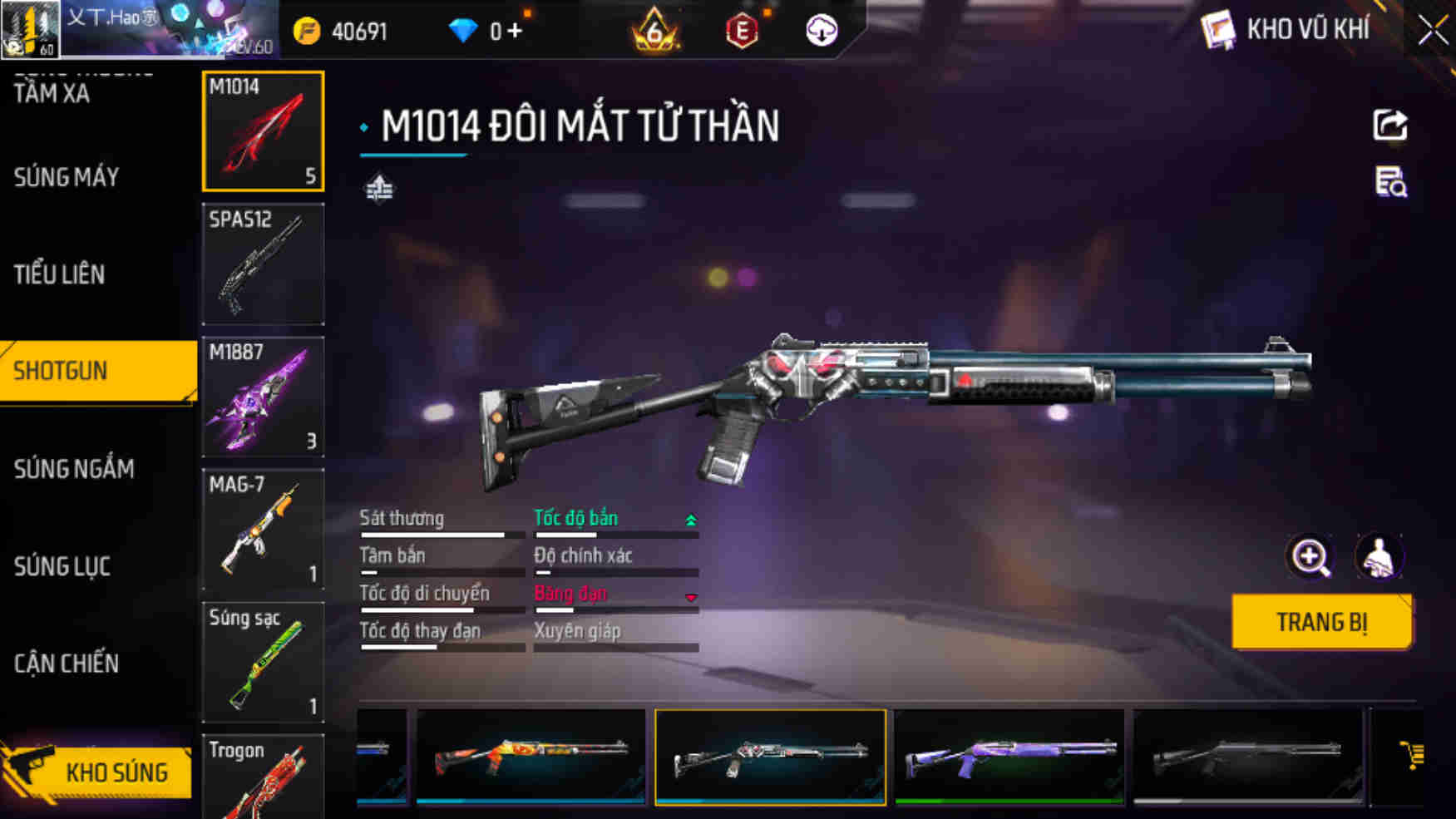The image size is (1456, 819).
Task: Equip the weapon with TRANG BỊ button
Action: point(1320,622)
